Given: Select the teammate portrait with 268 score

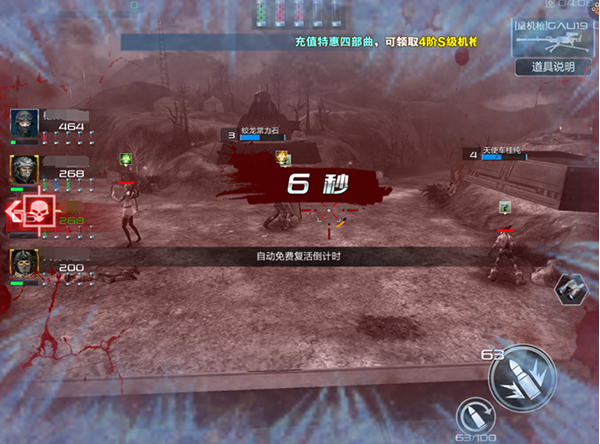Looking at the screenshot, I should 24,169.
